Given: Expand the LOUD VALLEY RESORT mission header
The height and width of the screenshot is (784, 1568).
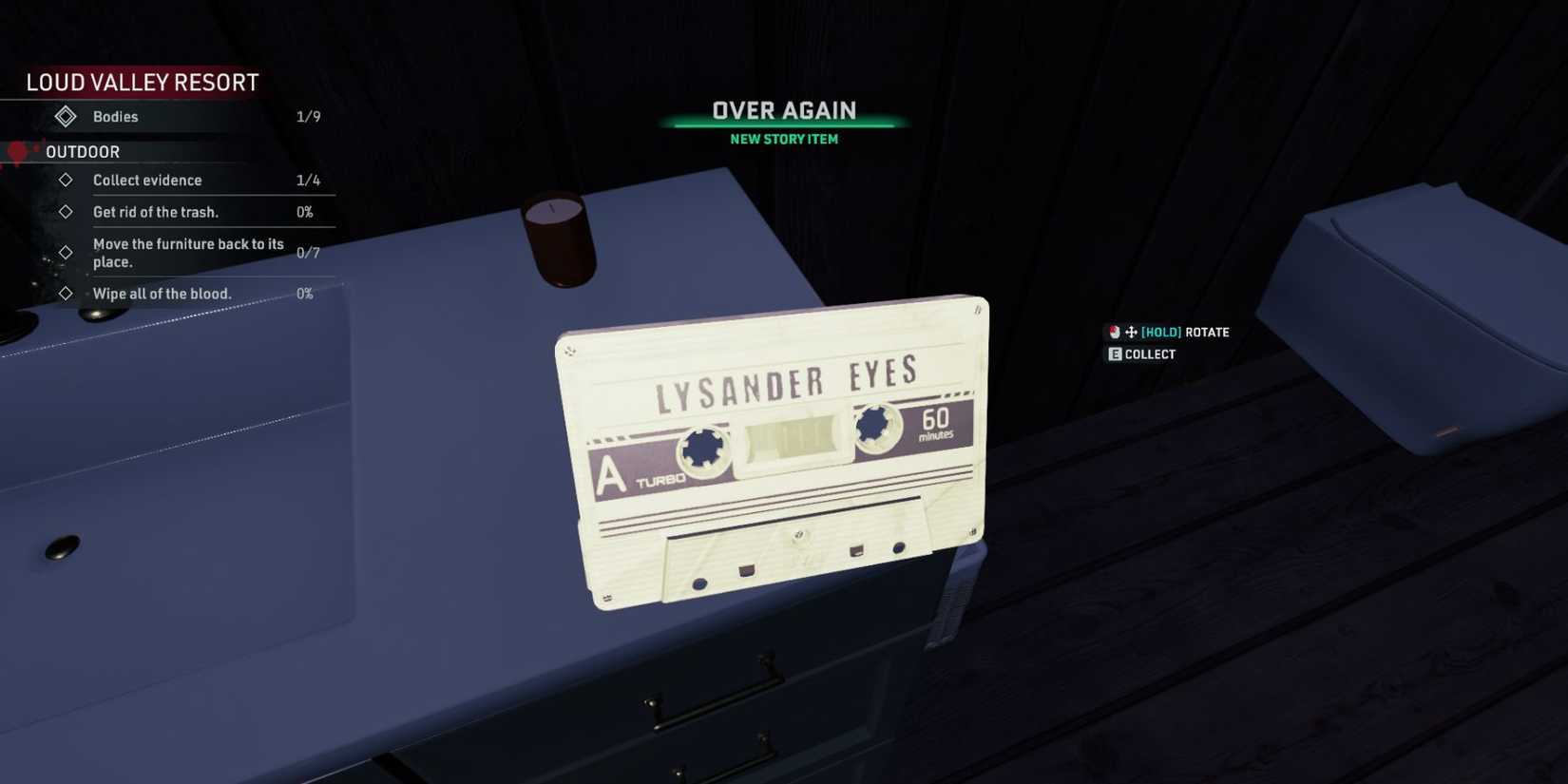Looking at the screenshot, I should (143, 82).
